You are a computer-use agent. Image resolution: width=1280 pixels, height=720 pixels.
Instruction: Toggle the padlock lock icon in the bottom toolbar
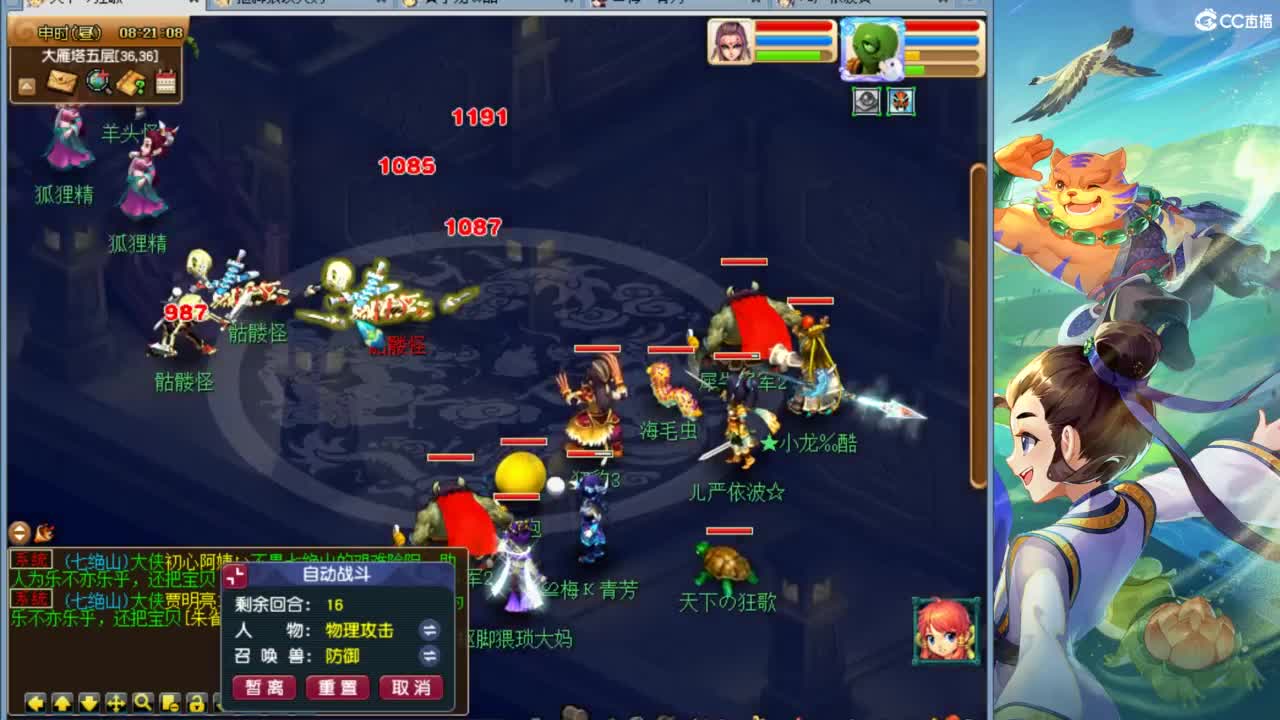click(196, 702)
